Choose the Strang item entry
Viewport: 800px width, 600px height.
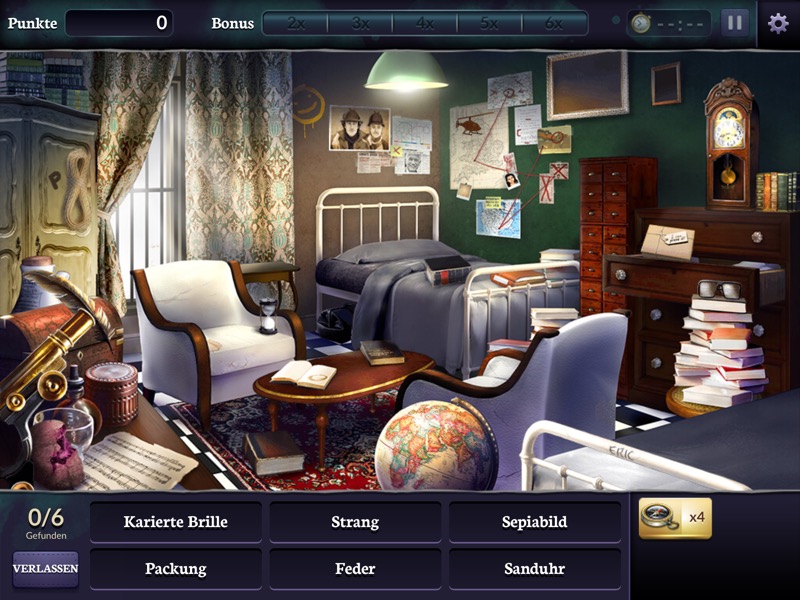tap(355, 522)
